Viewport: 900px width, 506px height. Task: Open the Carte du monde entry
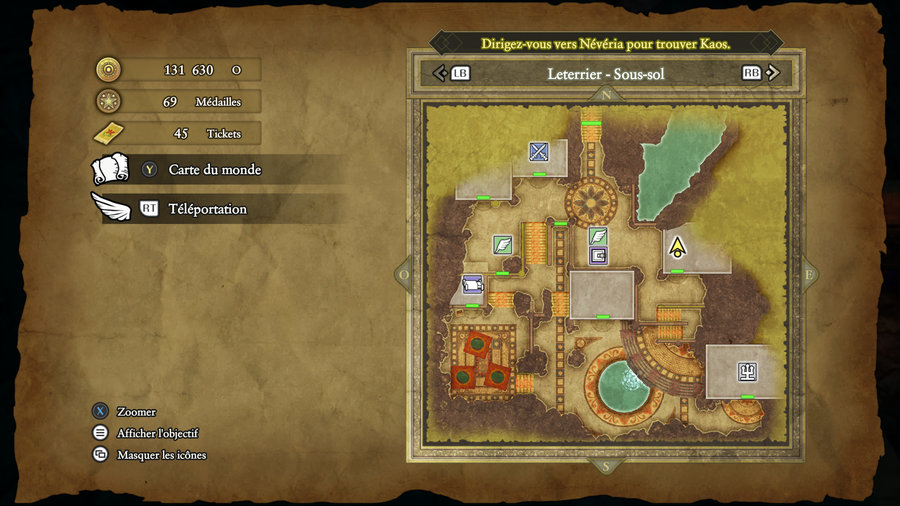click(x=214, y=170)
